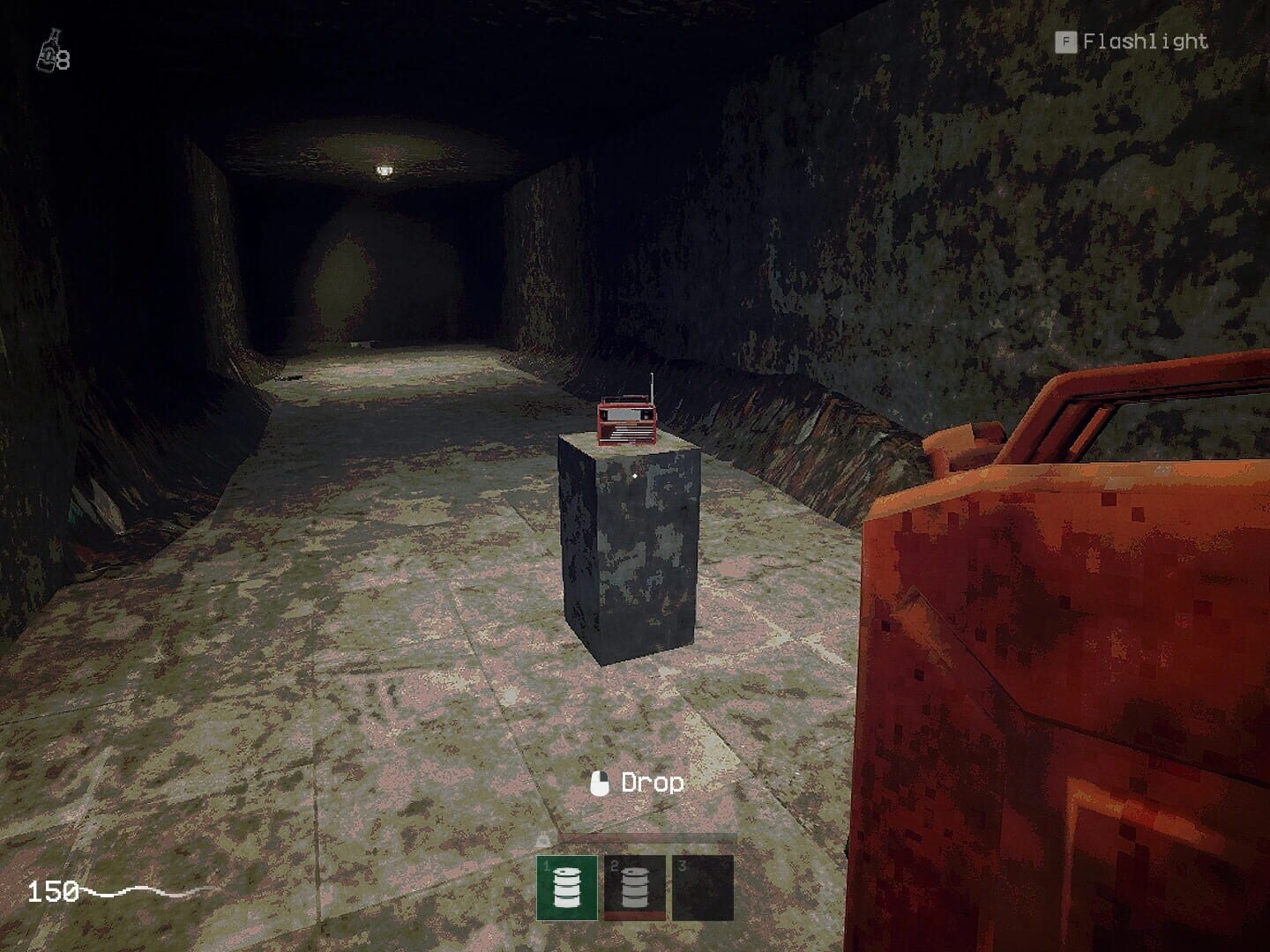The height and width of the screenshot is (952, 1270).
Task: Click the red durability bar under slot 2
Action: (635, 917)
